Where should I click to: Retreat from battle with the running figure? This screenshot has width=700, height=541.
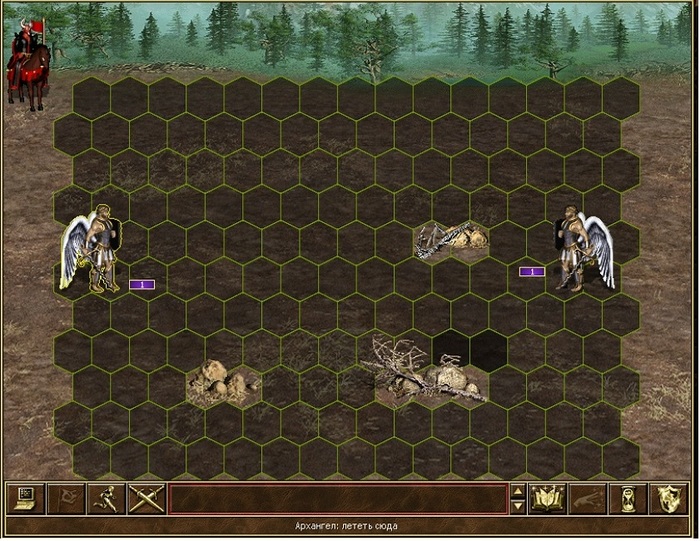coord(104,498)
